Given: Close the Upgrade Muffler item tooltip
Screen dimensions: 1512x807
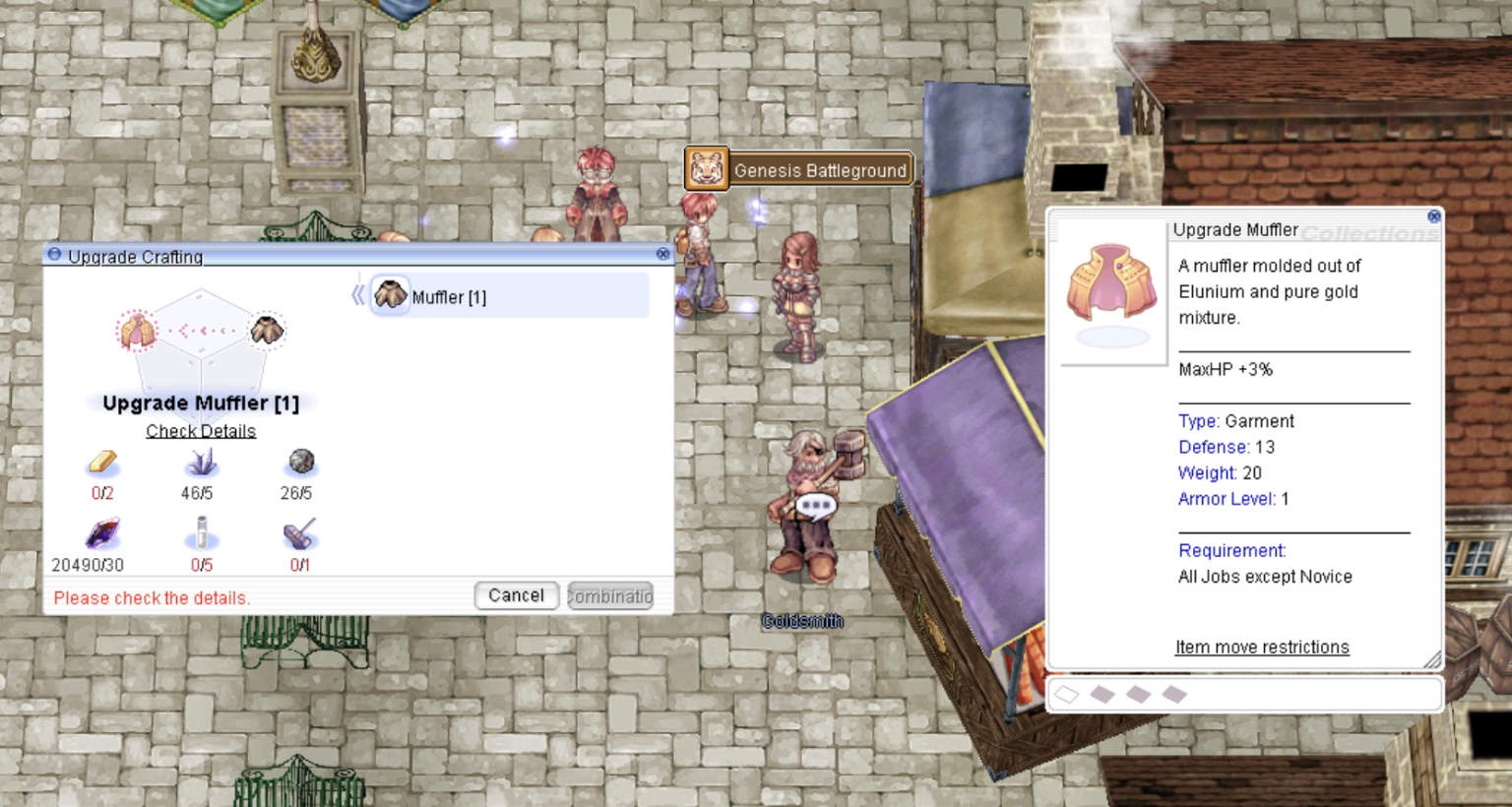Looking at the screenshot, I should pos(1434,217).
